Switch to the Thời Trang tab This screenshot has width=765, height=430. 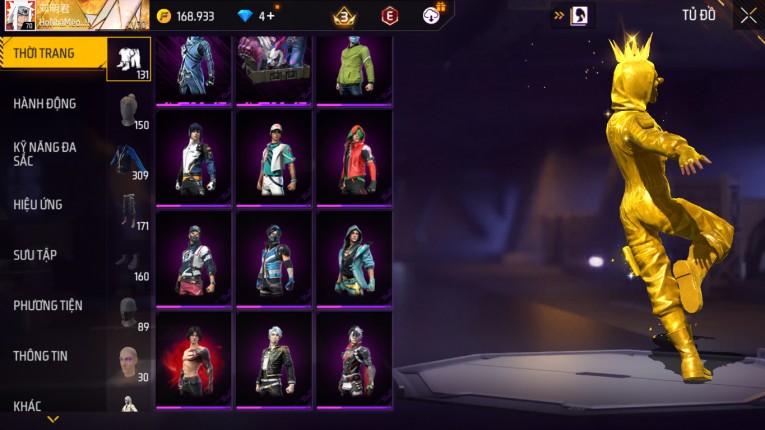[x=45, y=53]
